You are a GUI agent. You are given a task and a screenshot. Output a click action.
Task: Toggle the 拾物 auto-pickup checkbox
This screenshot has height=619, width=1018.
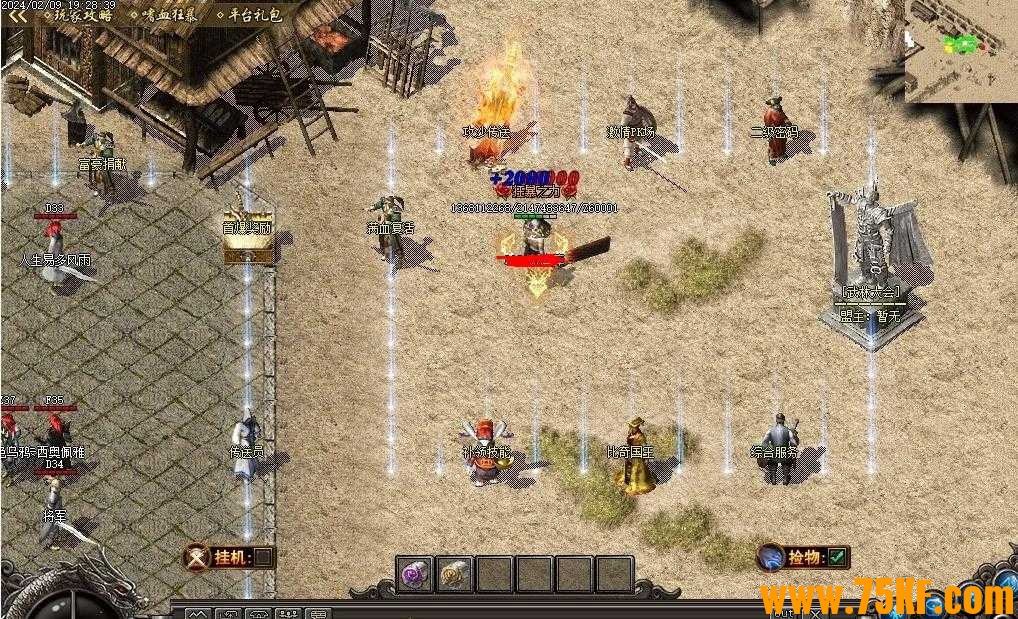(x=837, y=557)
